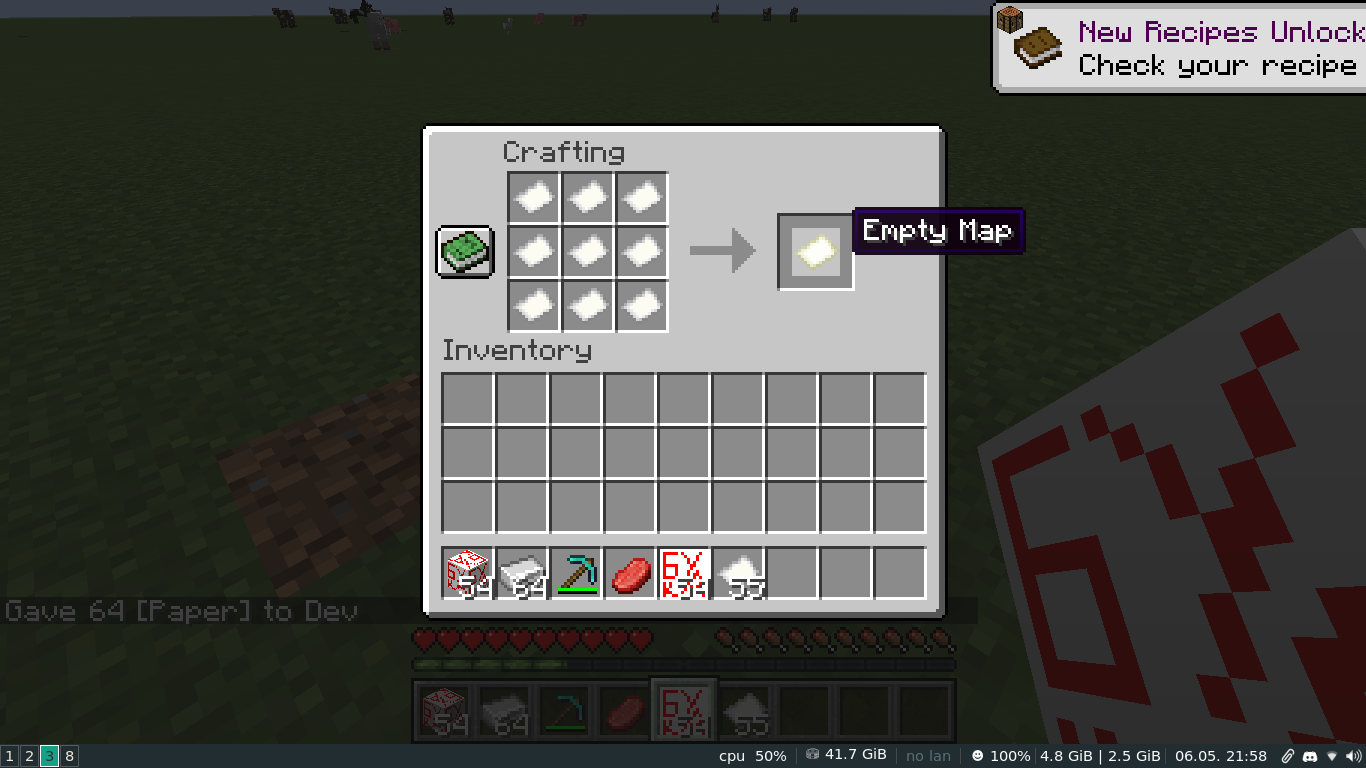This screenshot has width=1366, height=768.
Task: Take the Empty Map from the crafting output slot
Action: point(815,250)
